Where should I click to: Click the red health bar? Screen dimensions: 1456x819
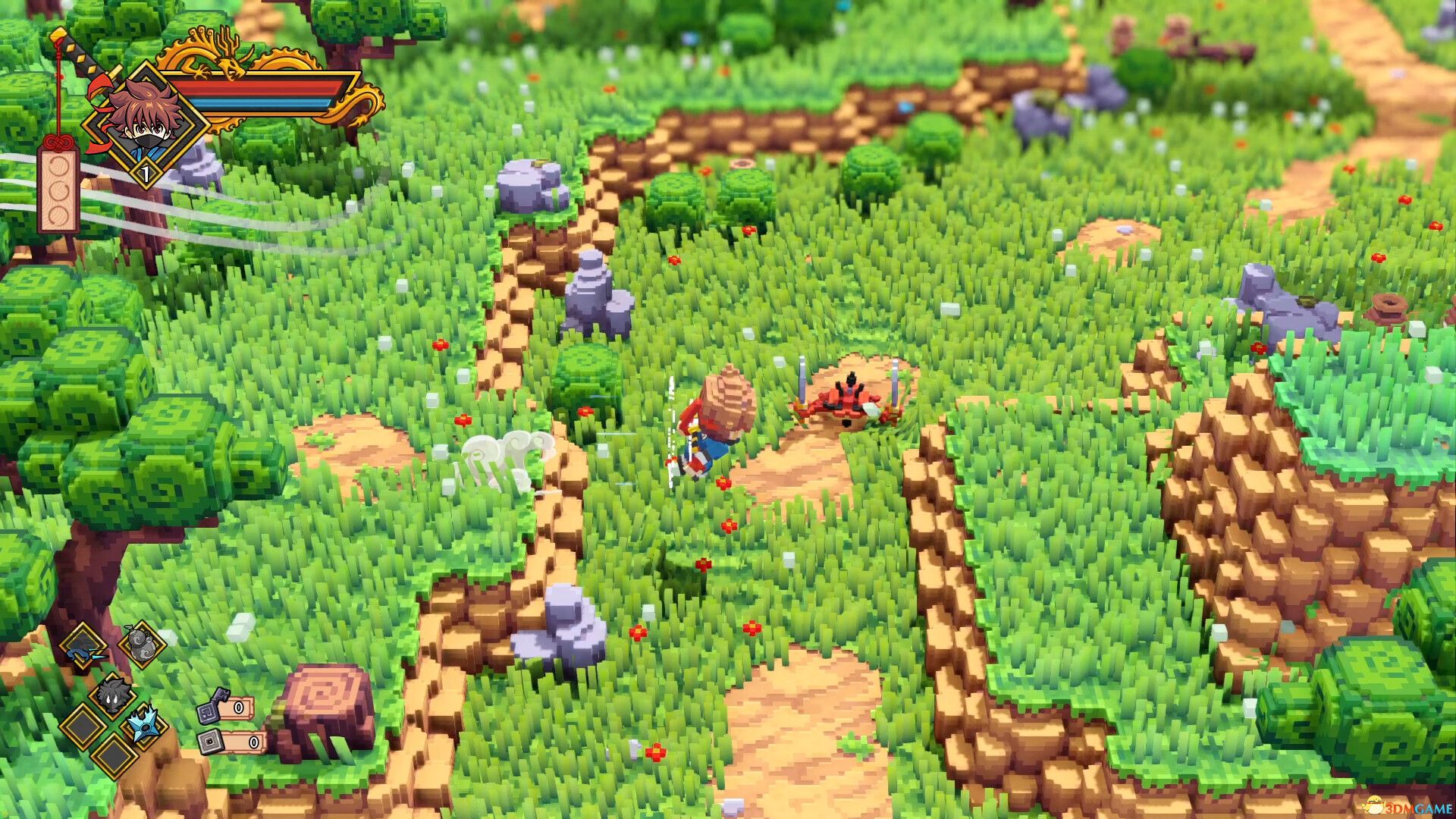click(259, 86)
